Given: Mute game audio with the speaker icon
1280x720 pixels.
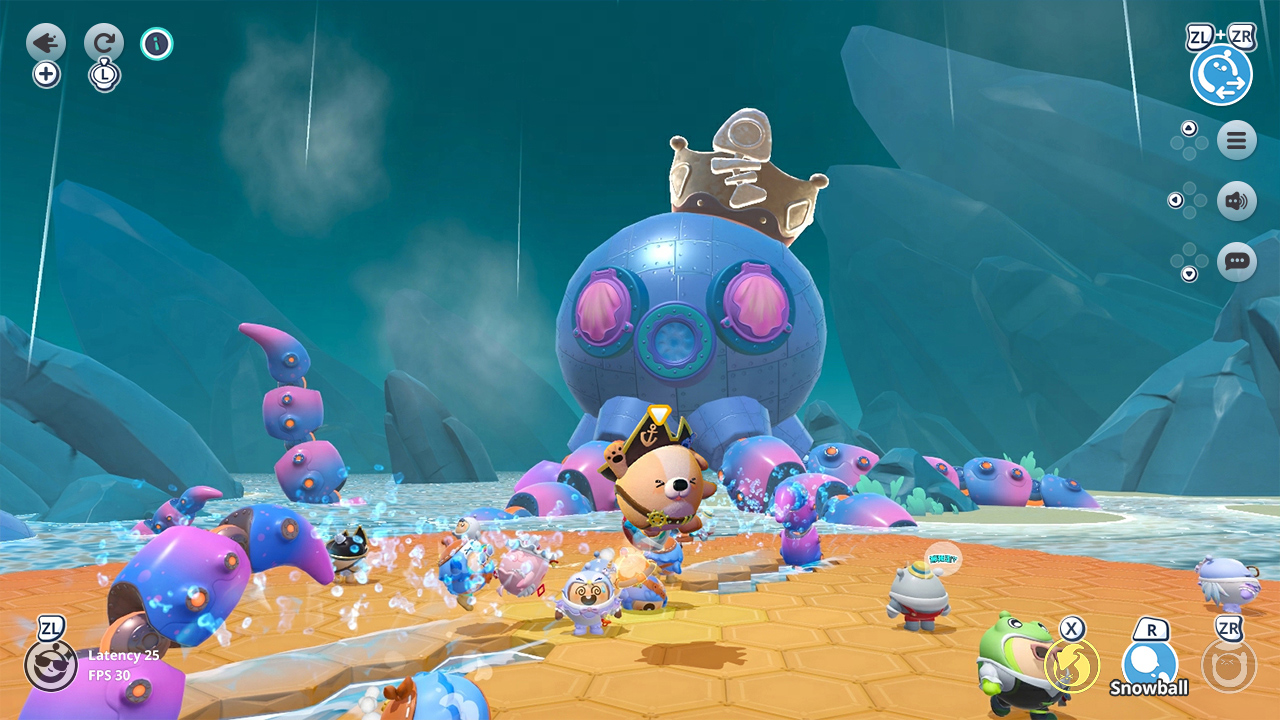Looking at the screenshot, I should [1236, 200].
